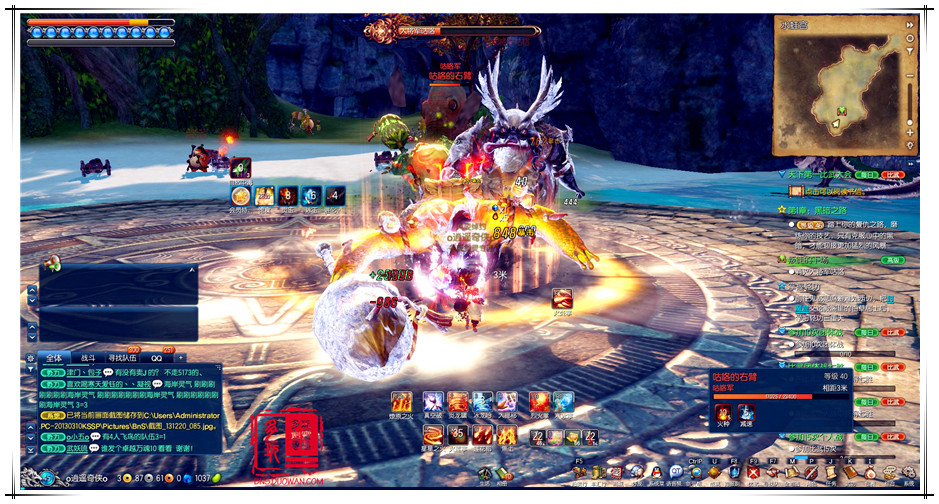Select the 寻找队伍 chat tab
Screen dimensions: 939x504
click(124, 357)
